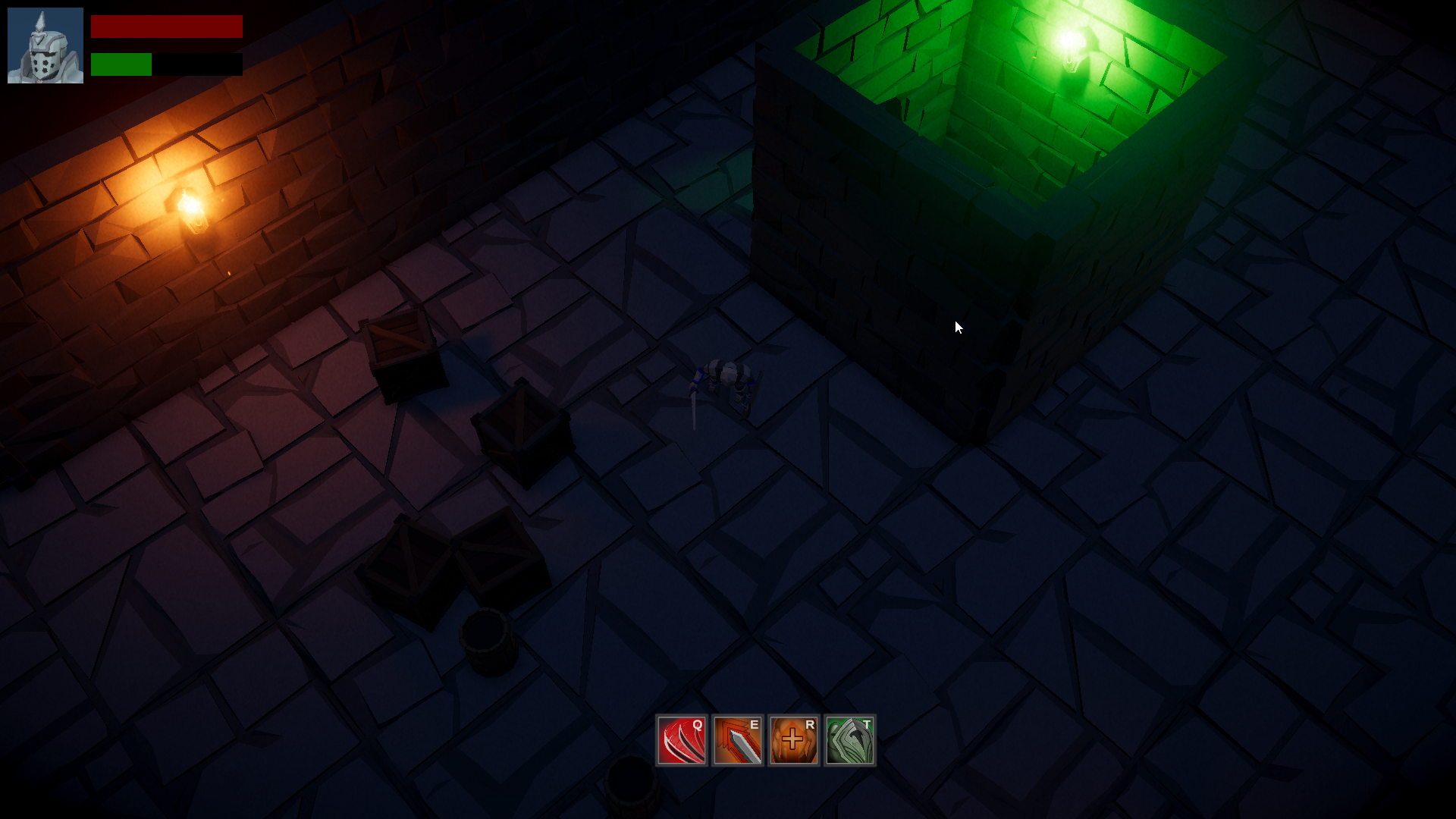Click the green energy bar
Viewport: 1456px width, 819px height.
(121, 64)
